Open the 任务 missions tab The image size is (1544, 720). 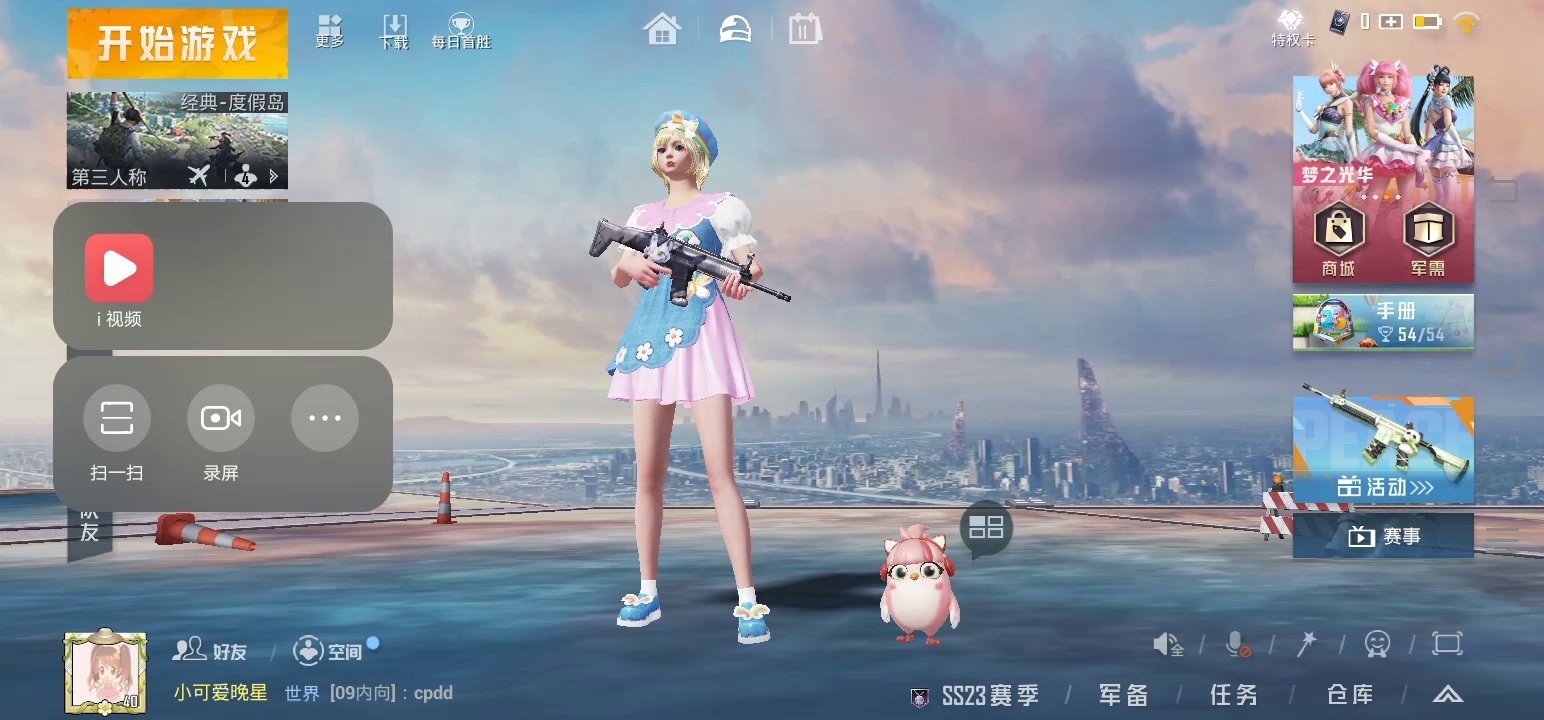click(x=1233, y=696)
